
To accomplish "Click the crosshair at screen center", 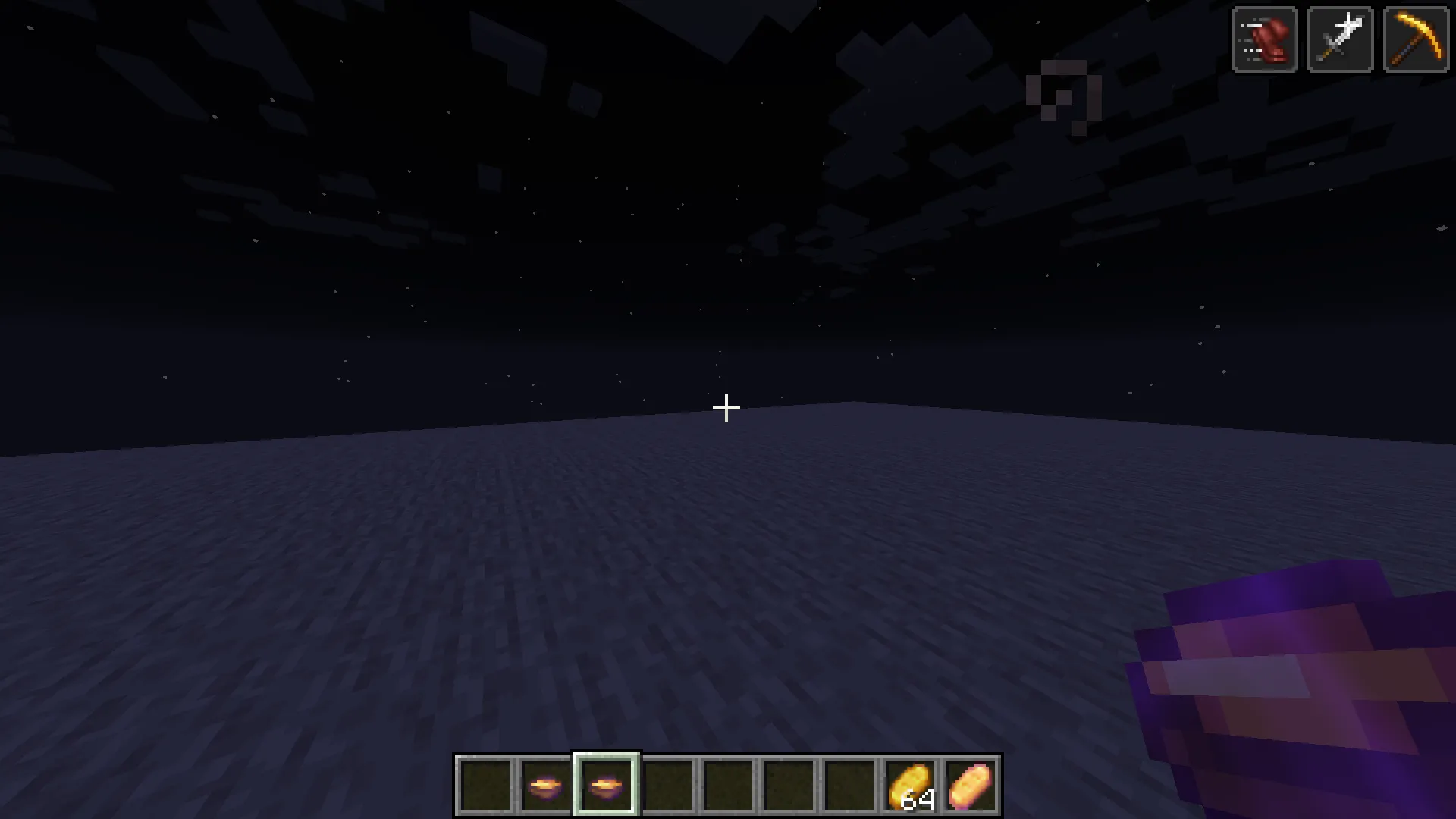I will (726, 408).
